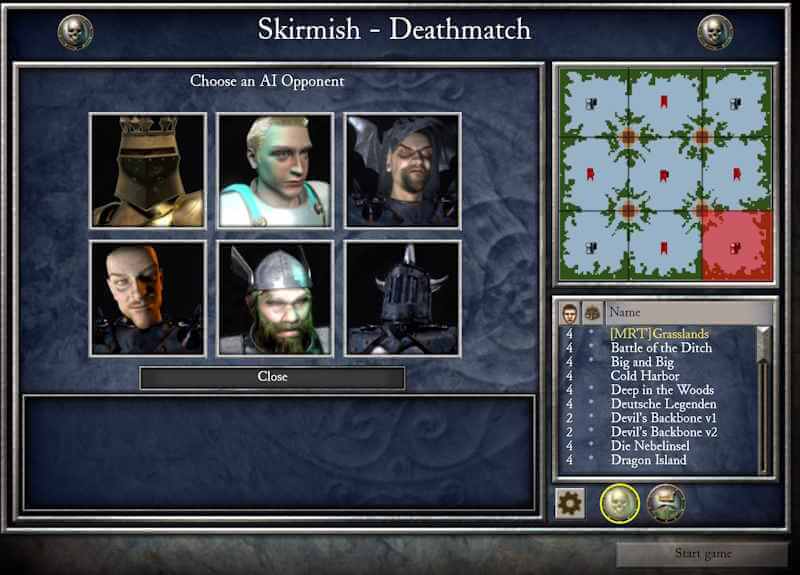Close the AI opponent chooser
The width and height of the screenshot is (800, 575).
(272, 377)
